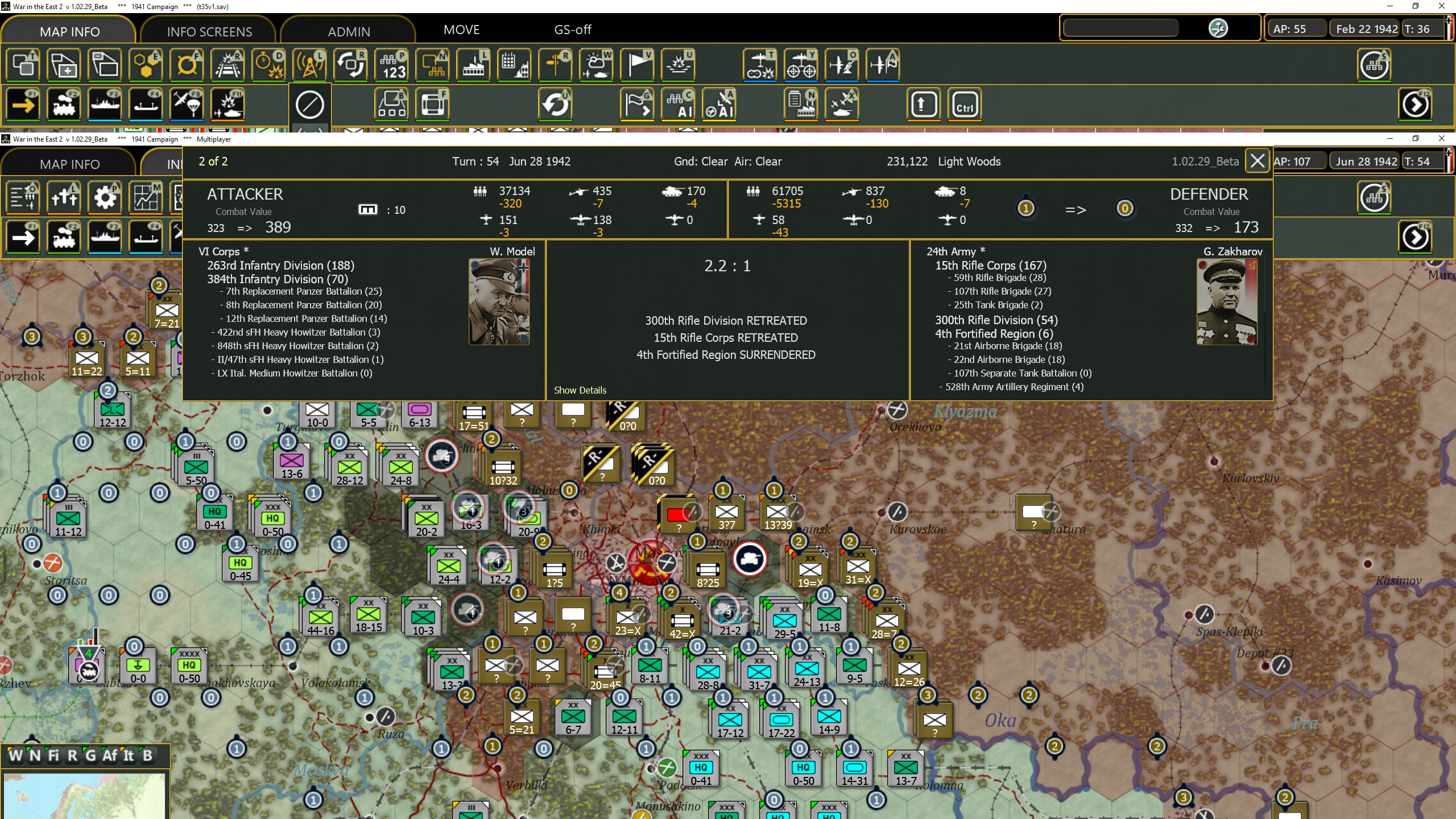Select the air drop mission icon (F9)
Image resolution: width=1456 pixels, height=819 pixels.
(187, 104)
